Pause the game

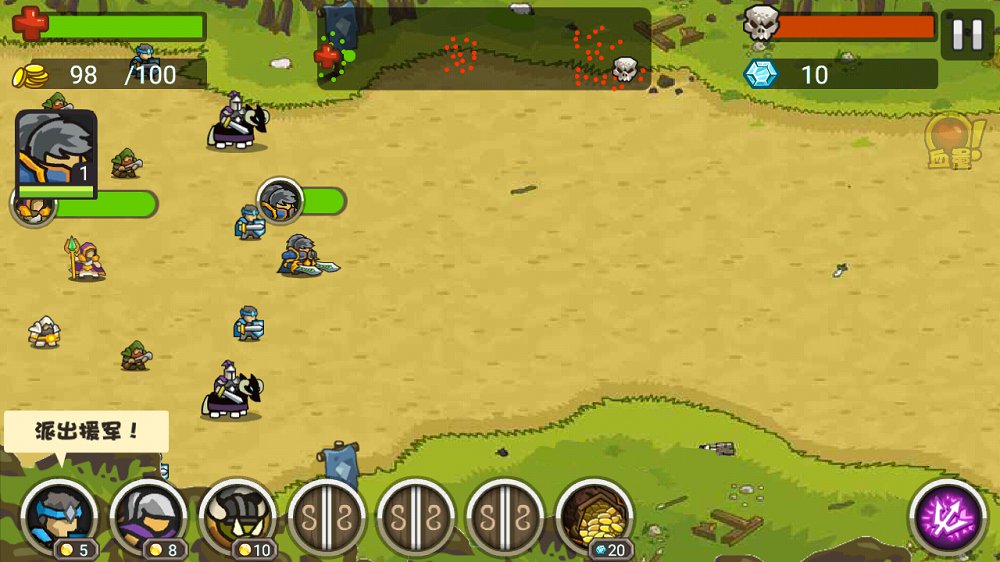[x=967, y=35]
